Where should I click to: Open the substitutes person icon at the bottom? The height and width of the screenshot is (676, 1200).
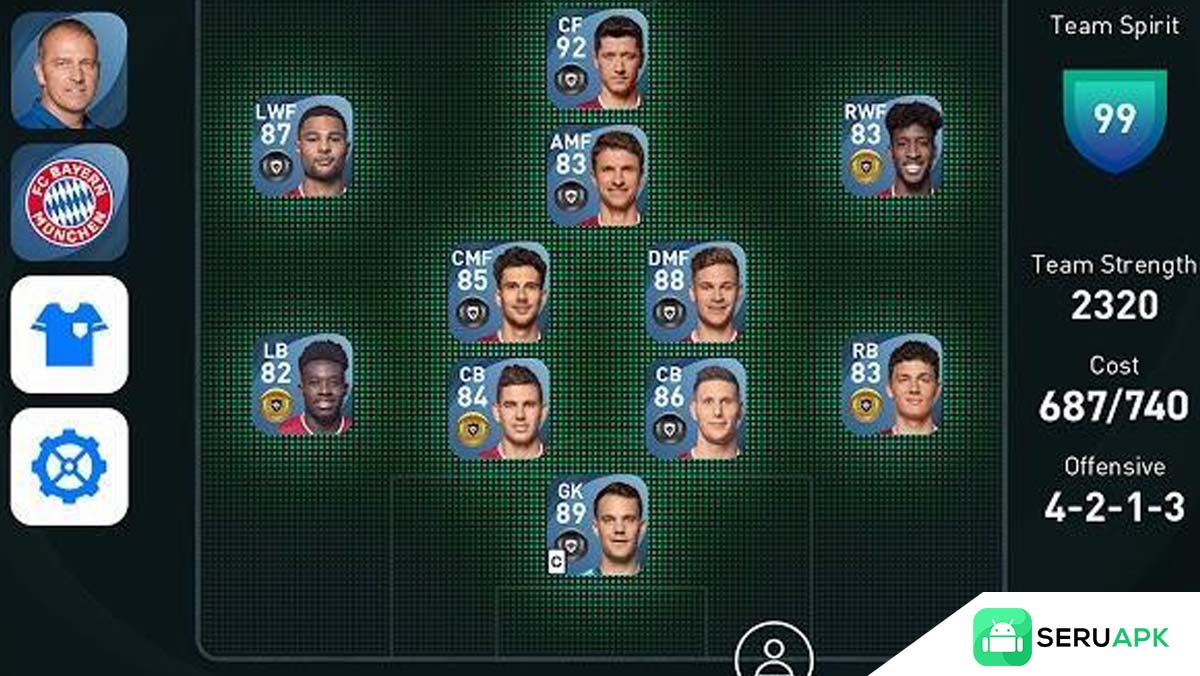point(773,652)
